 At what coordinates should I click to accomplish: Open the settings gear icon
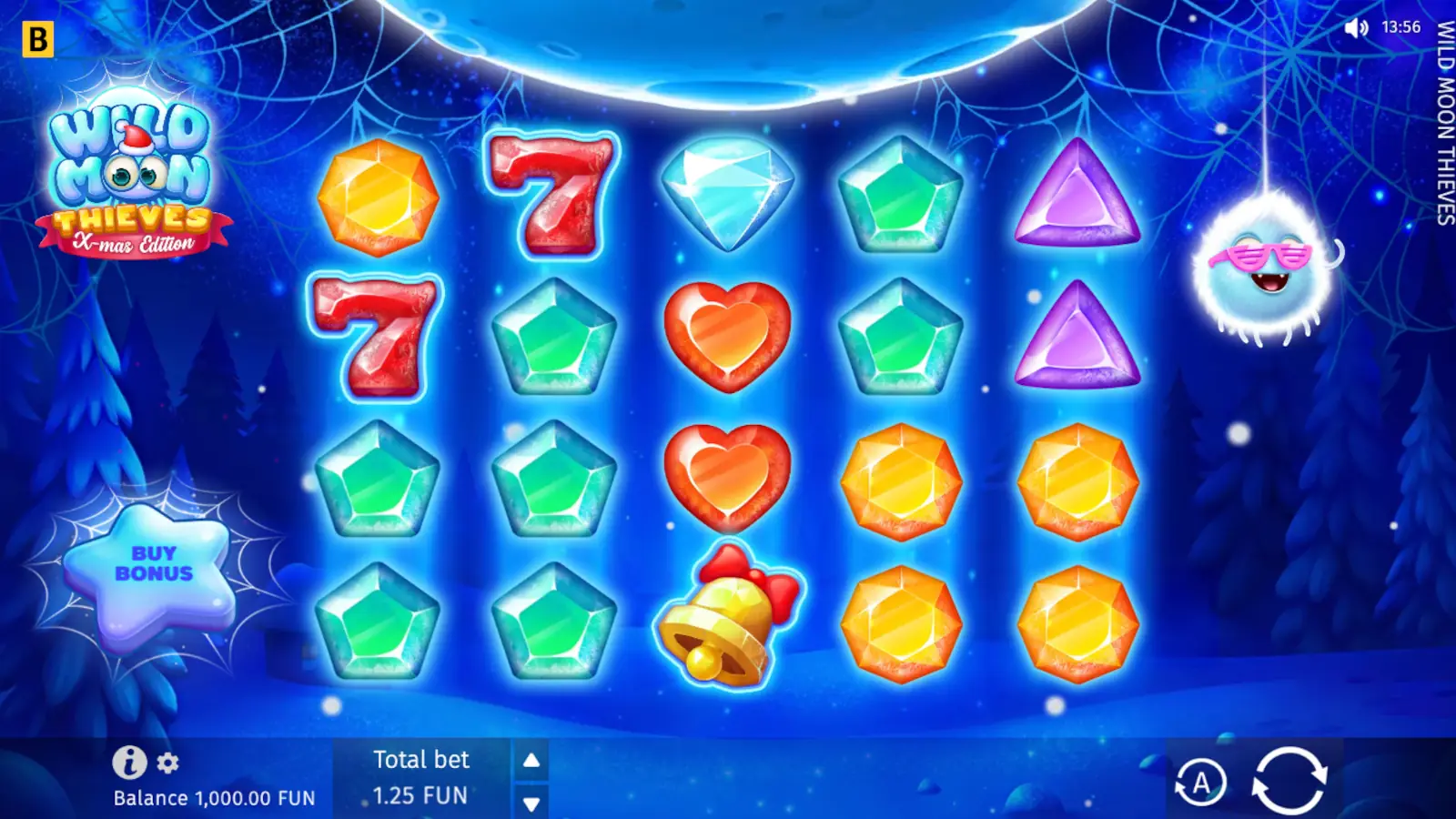pos(166,763)
